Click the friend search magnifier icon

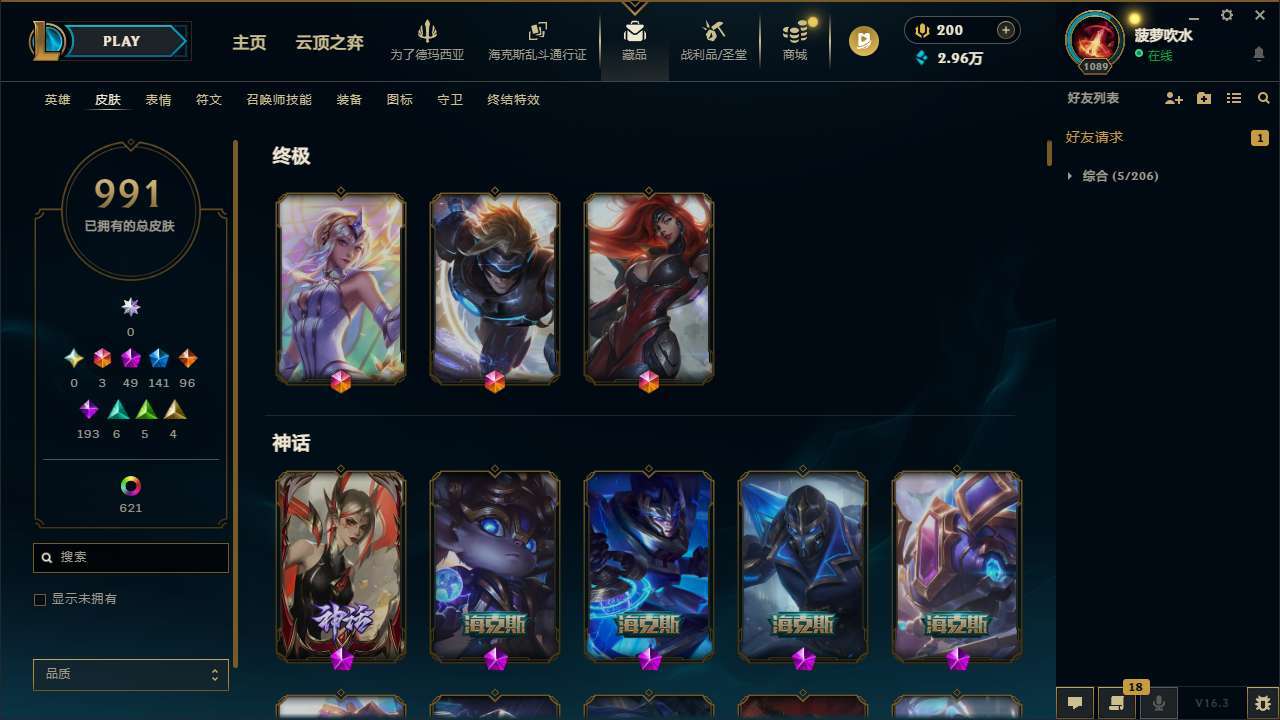tap(1262, 98)
